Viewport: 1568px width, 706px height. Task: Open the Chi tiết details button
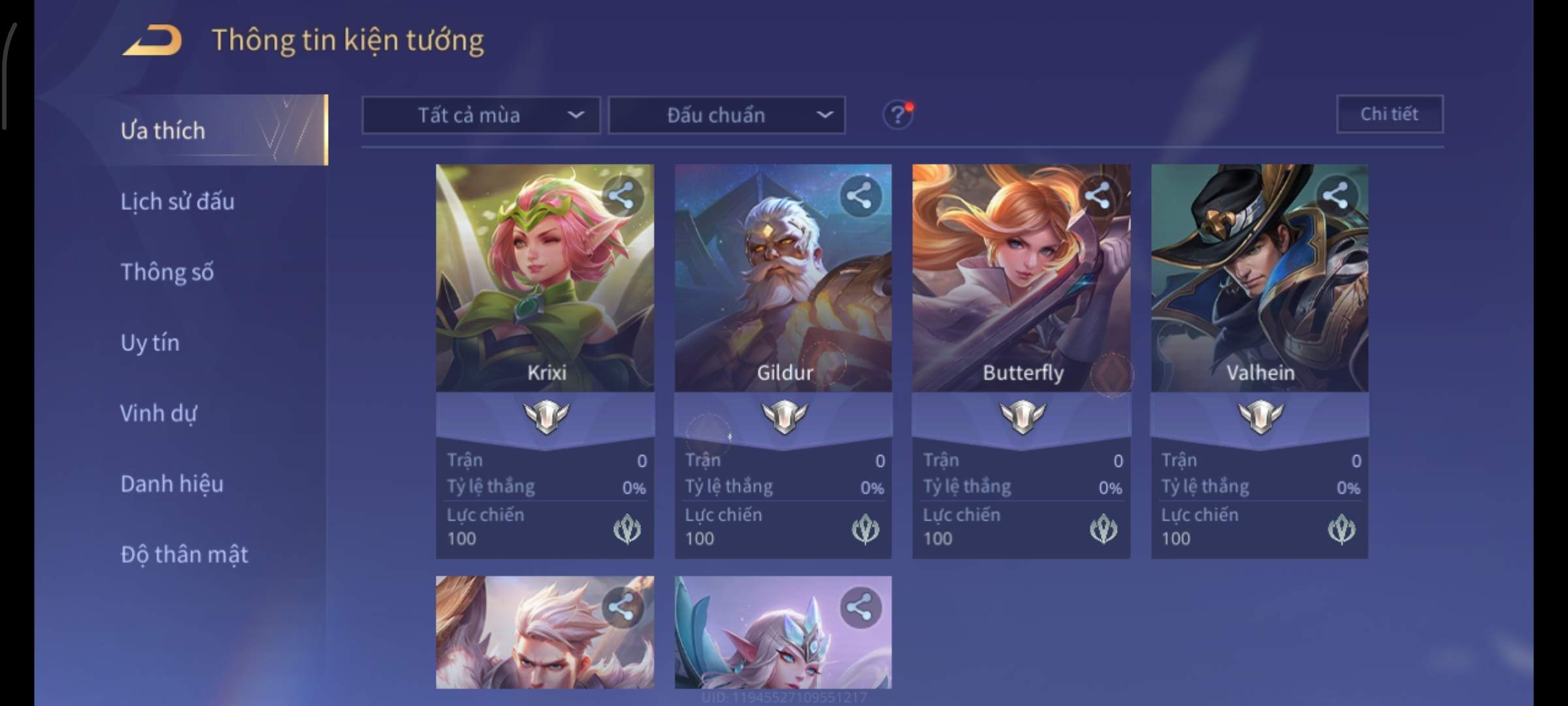pos(1390,114)
